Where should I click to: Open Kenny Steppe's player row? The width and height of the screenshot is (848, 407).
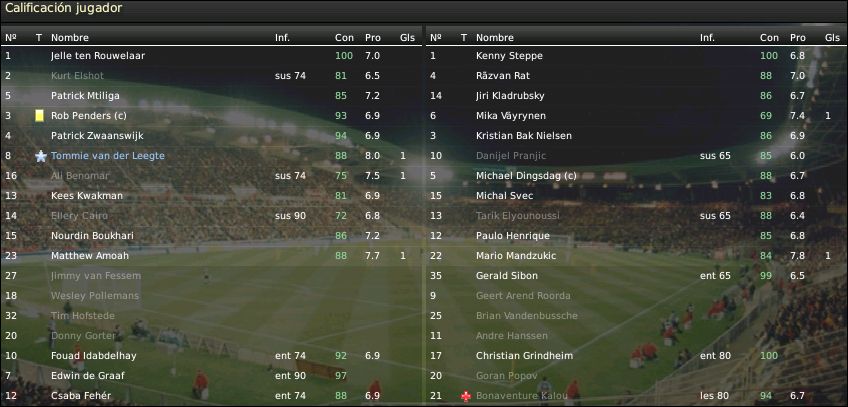tap(507, 56)
